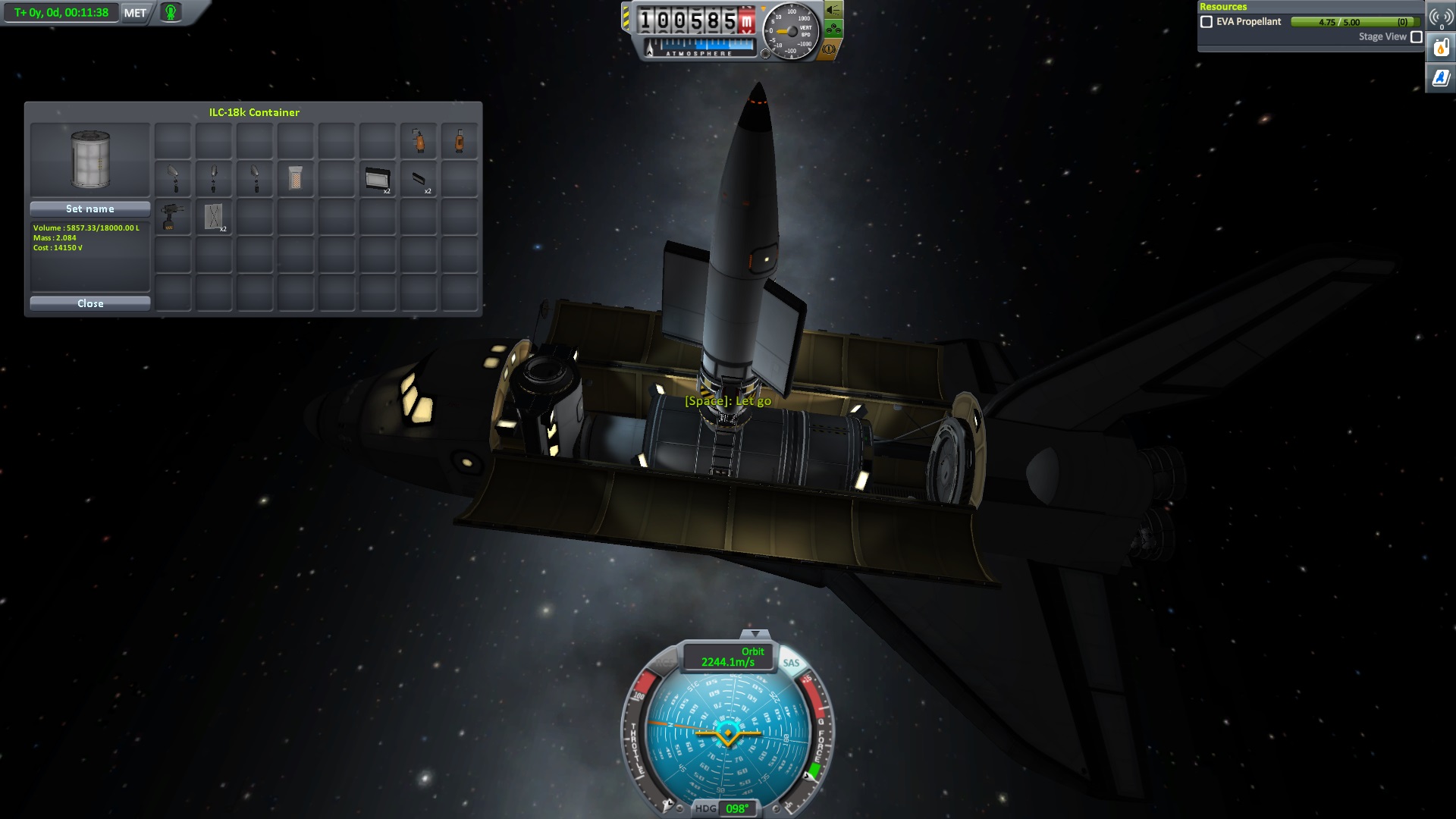
Task: Toggle the green landing gear button
Action: click(x=833, y=30)
